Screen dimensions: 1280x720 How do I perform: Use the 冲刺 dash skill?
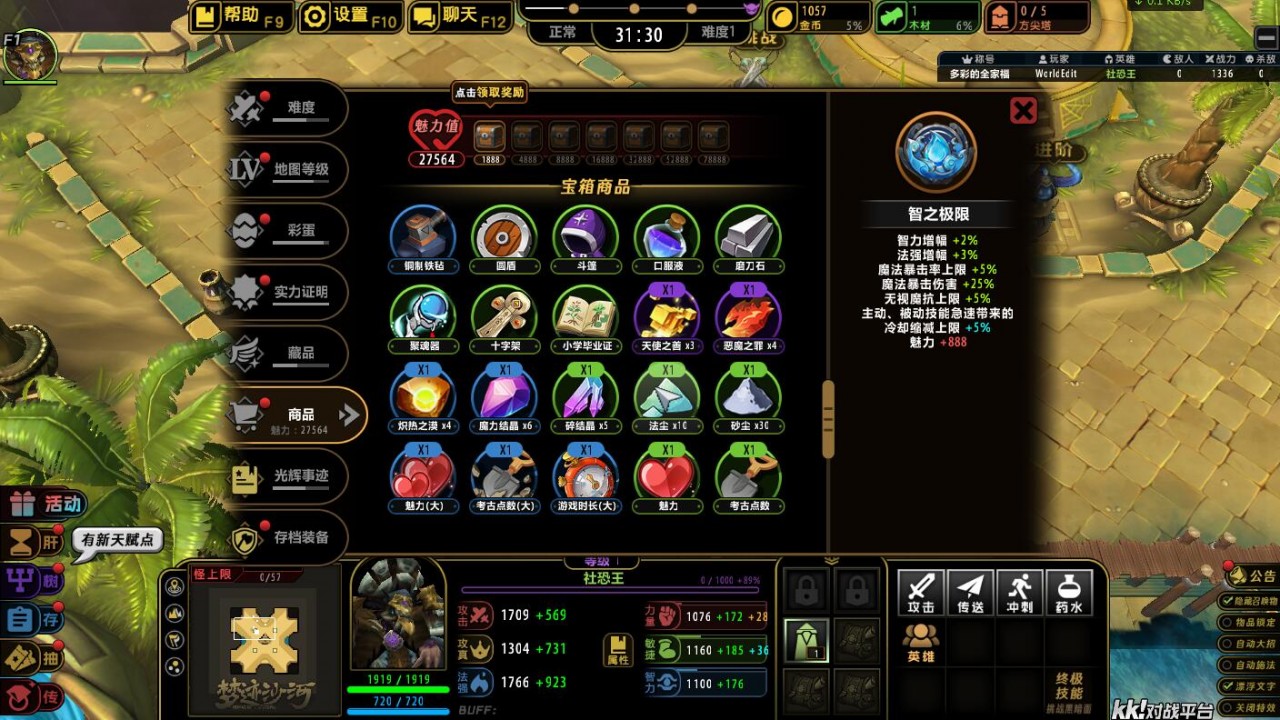[1019, 592]
